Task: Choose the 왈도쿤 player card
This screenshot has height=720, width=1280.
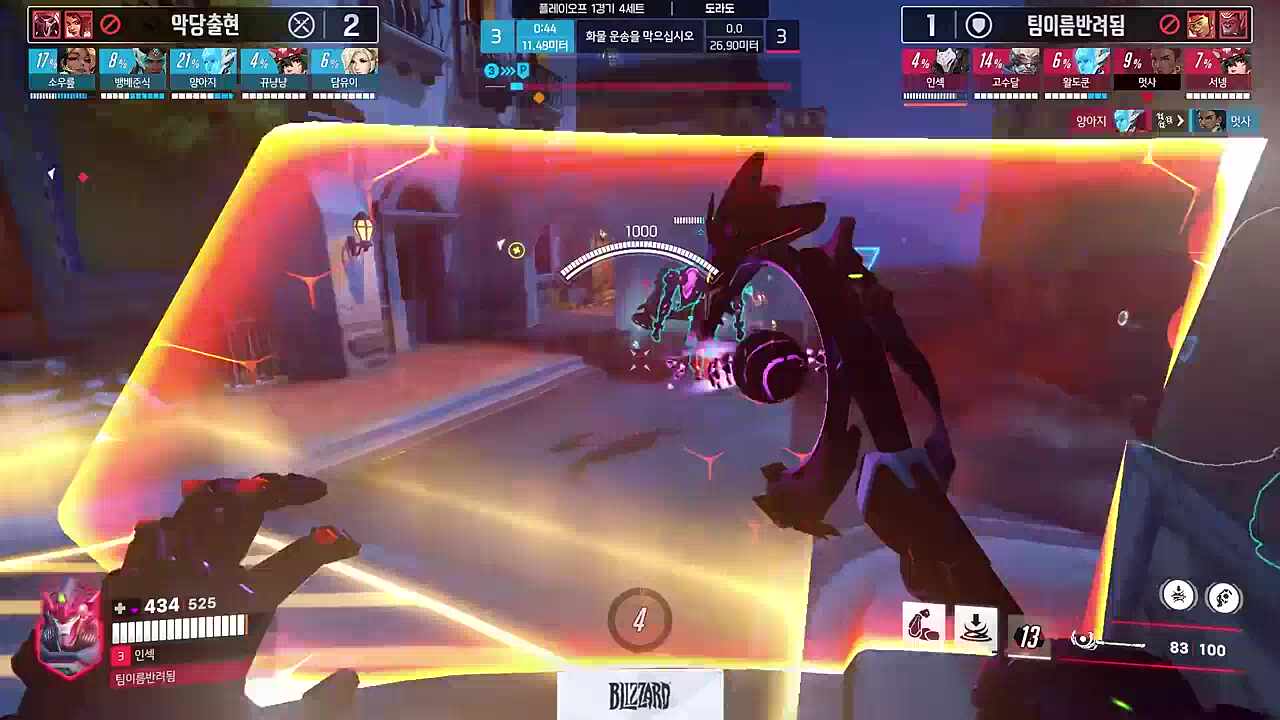Action: click(1076, 72)
